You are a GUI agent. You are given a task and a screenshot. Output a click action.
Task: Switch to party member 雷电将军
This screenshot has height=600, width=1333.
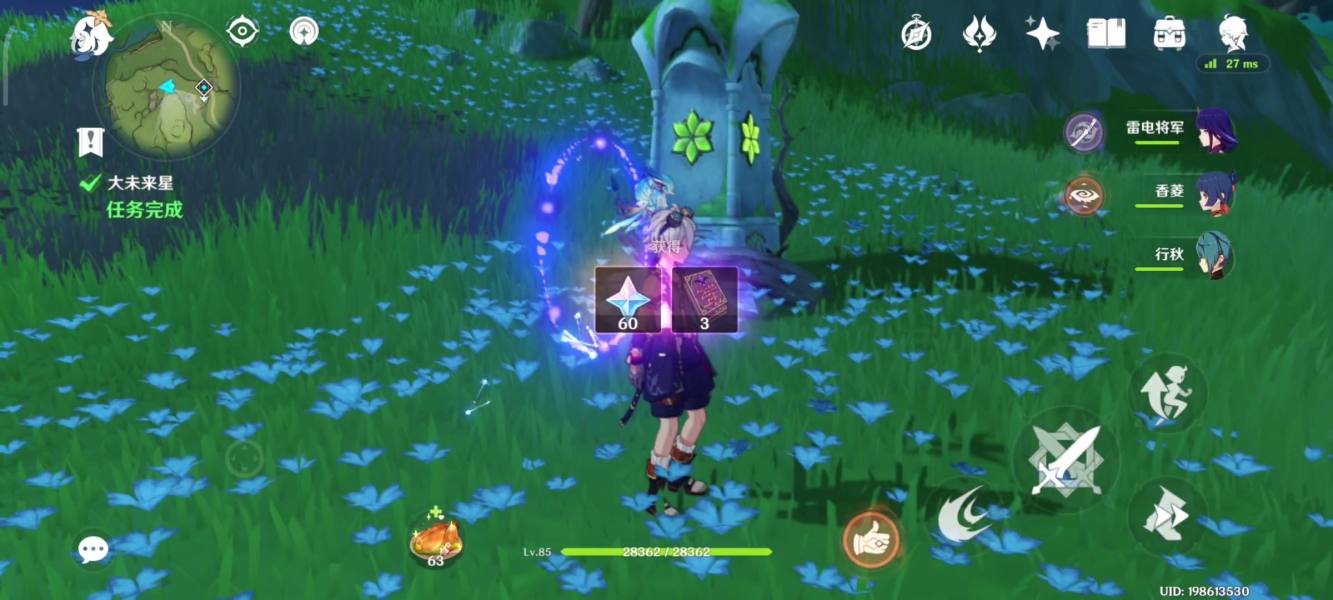tap(1215, 131)
